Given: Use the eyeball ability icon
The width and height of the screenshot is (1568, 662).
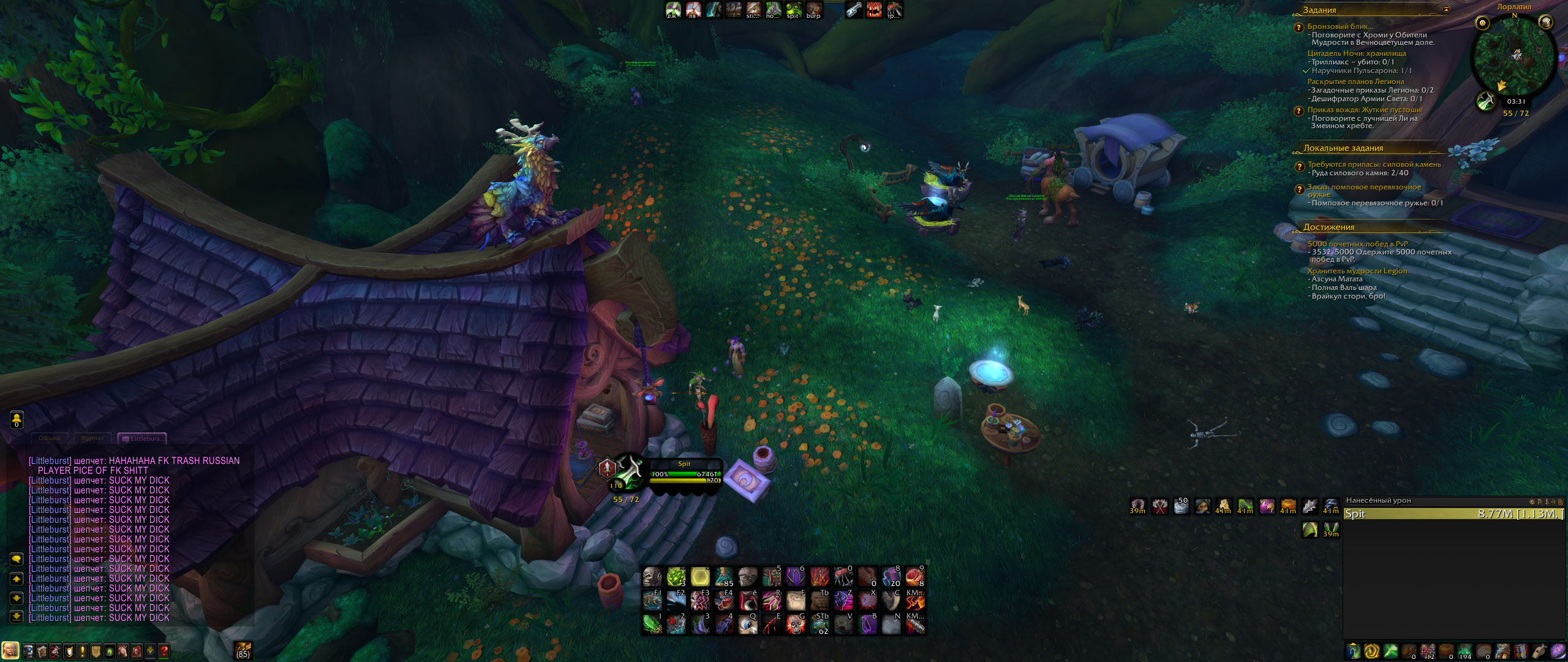Looking at the screenshot, I should coord(747,624).
